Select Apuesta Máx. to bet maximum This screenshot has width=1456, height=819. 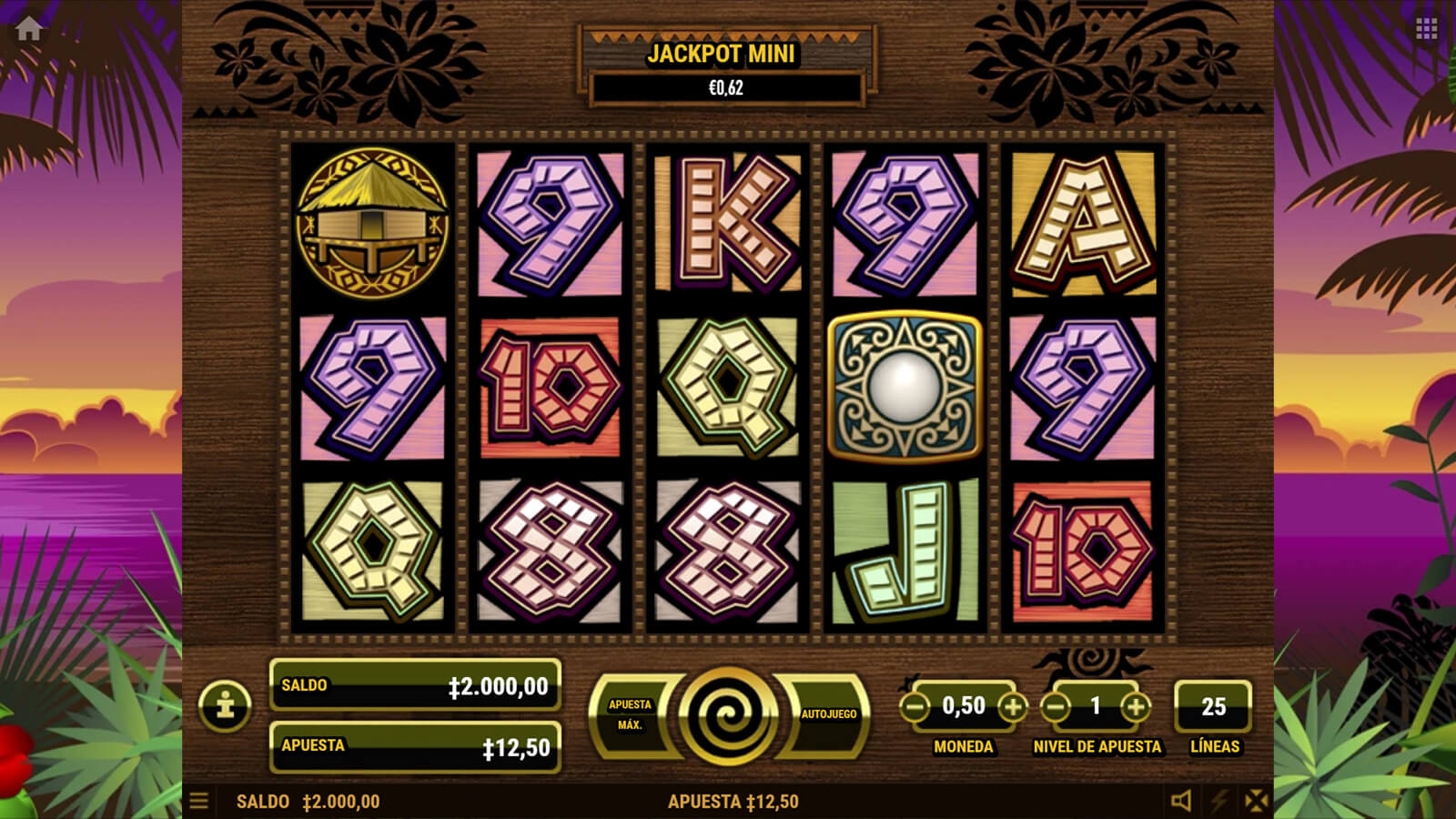point(630,714)
